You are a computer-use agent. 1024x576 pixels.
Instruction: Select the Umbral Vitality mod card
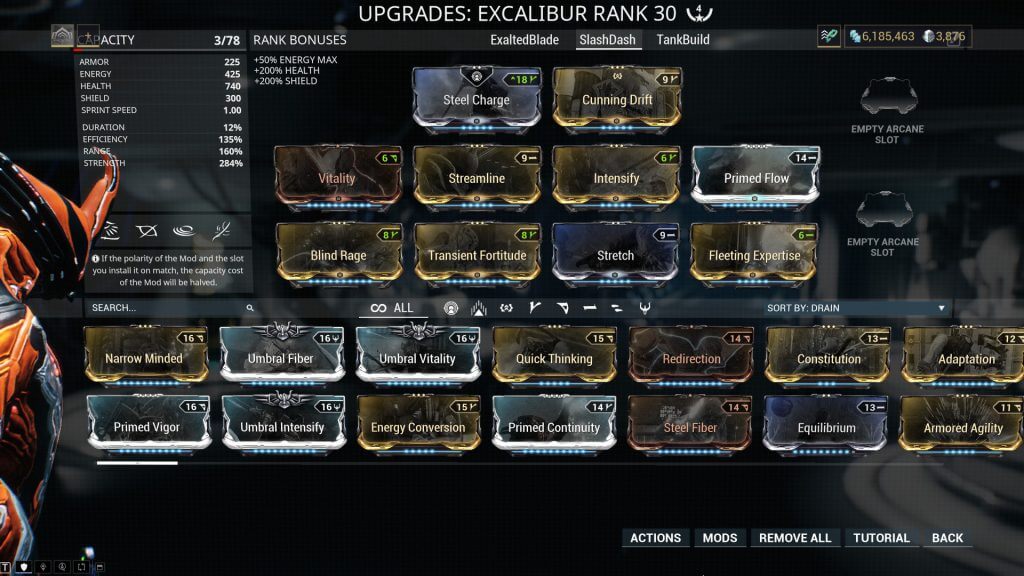(417, 358)
